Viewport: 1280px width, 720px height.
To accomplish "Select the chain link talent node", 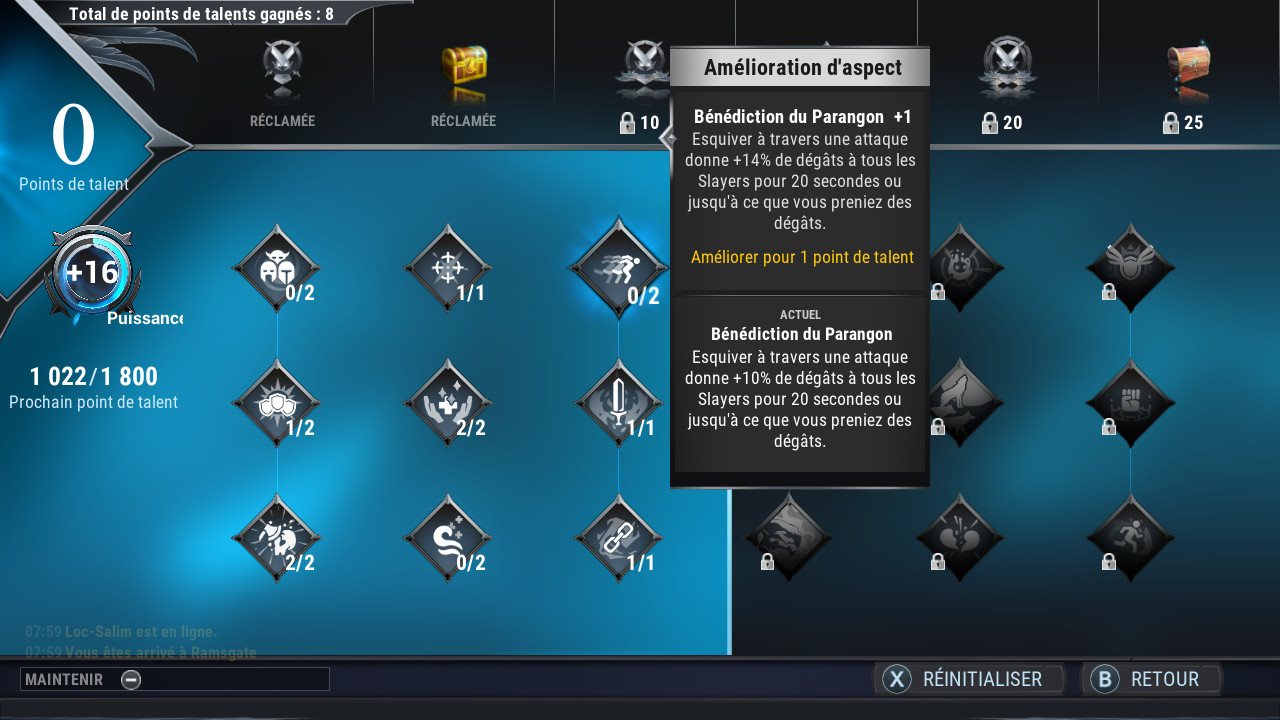I will tap(618, 537).
